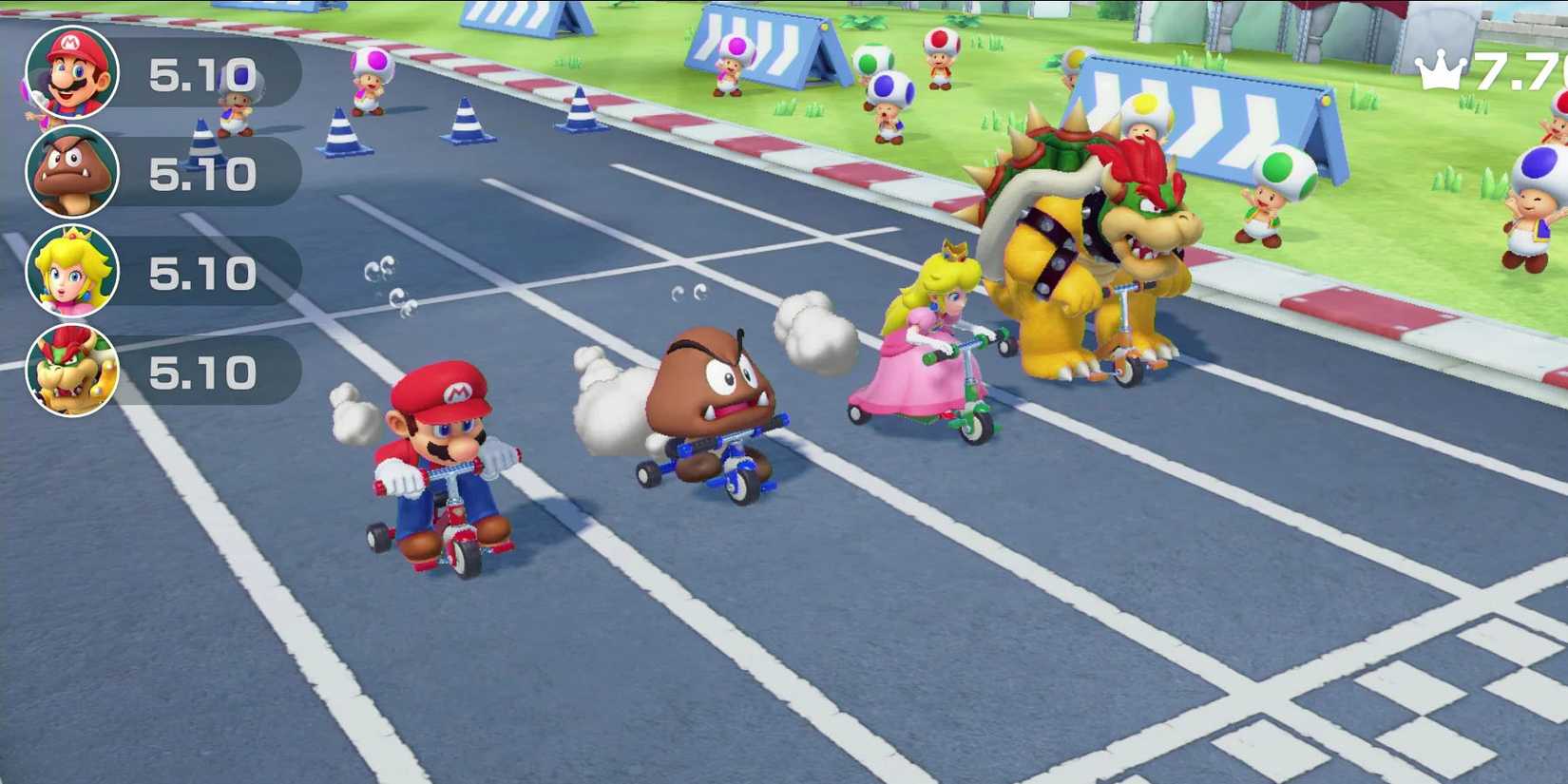Click Bowser's 5.10 score badge

pyautogui.click(x=204, y=373)
